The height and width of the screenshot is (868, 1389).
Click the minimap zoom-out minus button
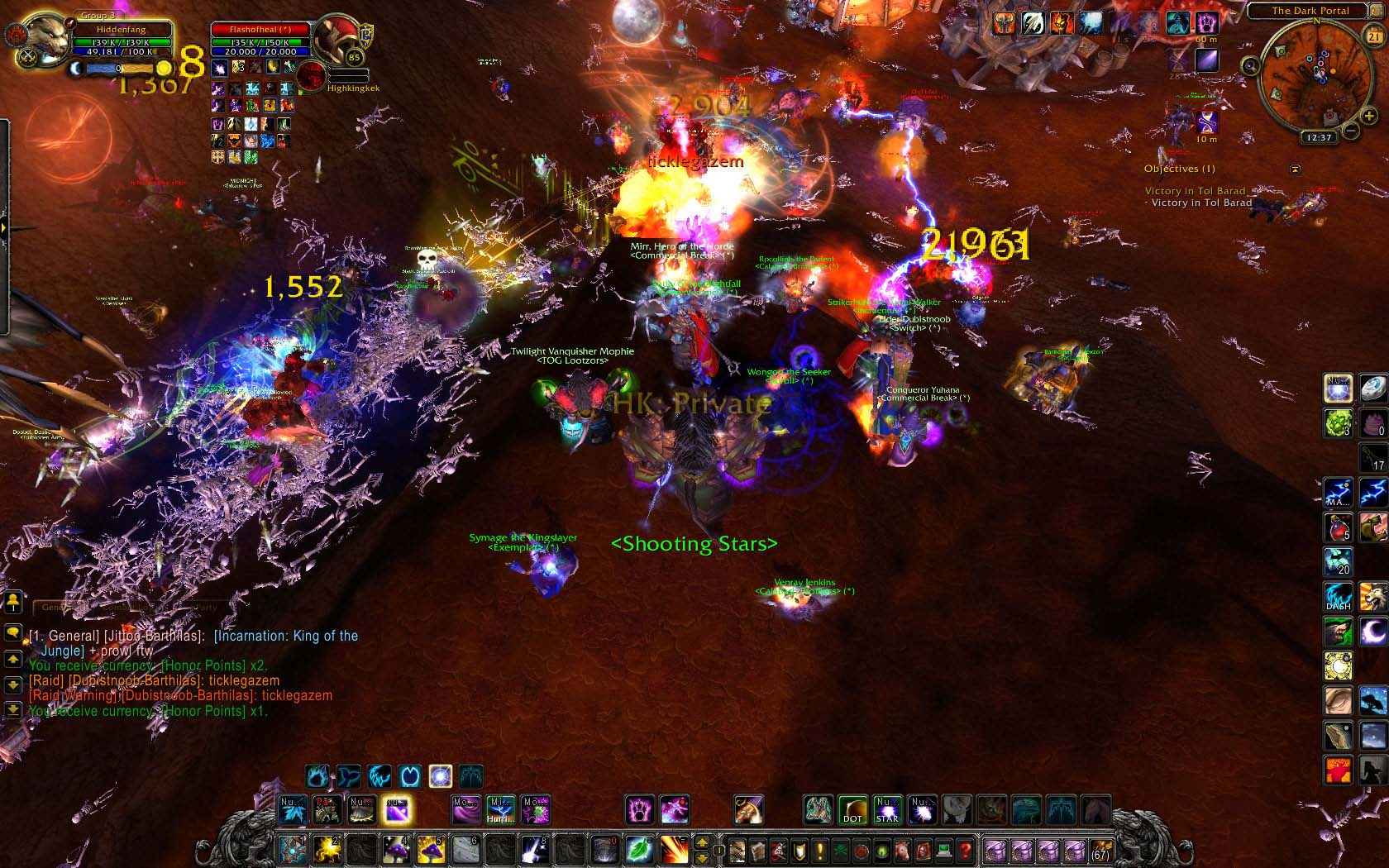click(1349, 131)
